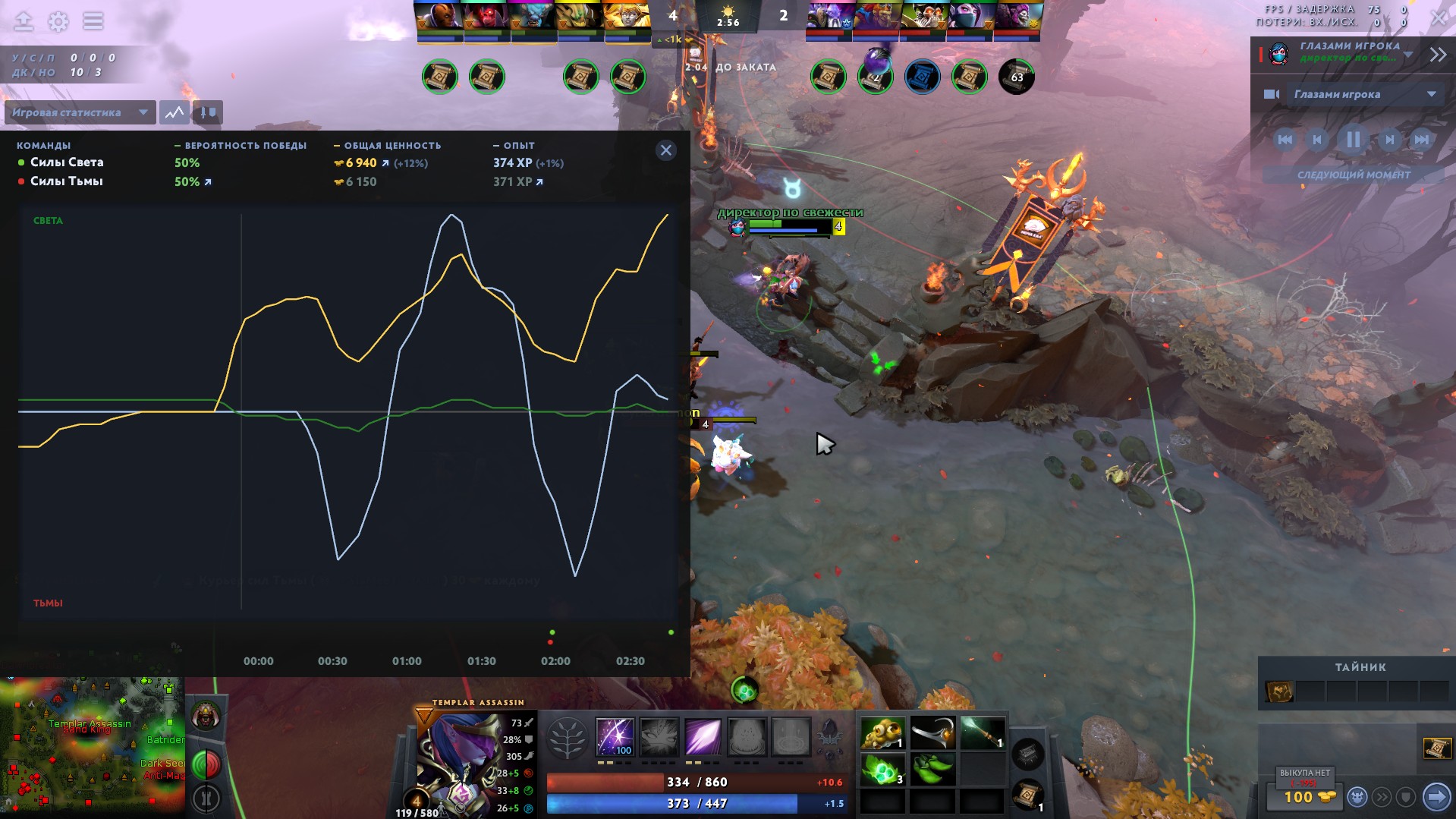
Task: Use the Tango item slot
Action: coord(883,769)
